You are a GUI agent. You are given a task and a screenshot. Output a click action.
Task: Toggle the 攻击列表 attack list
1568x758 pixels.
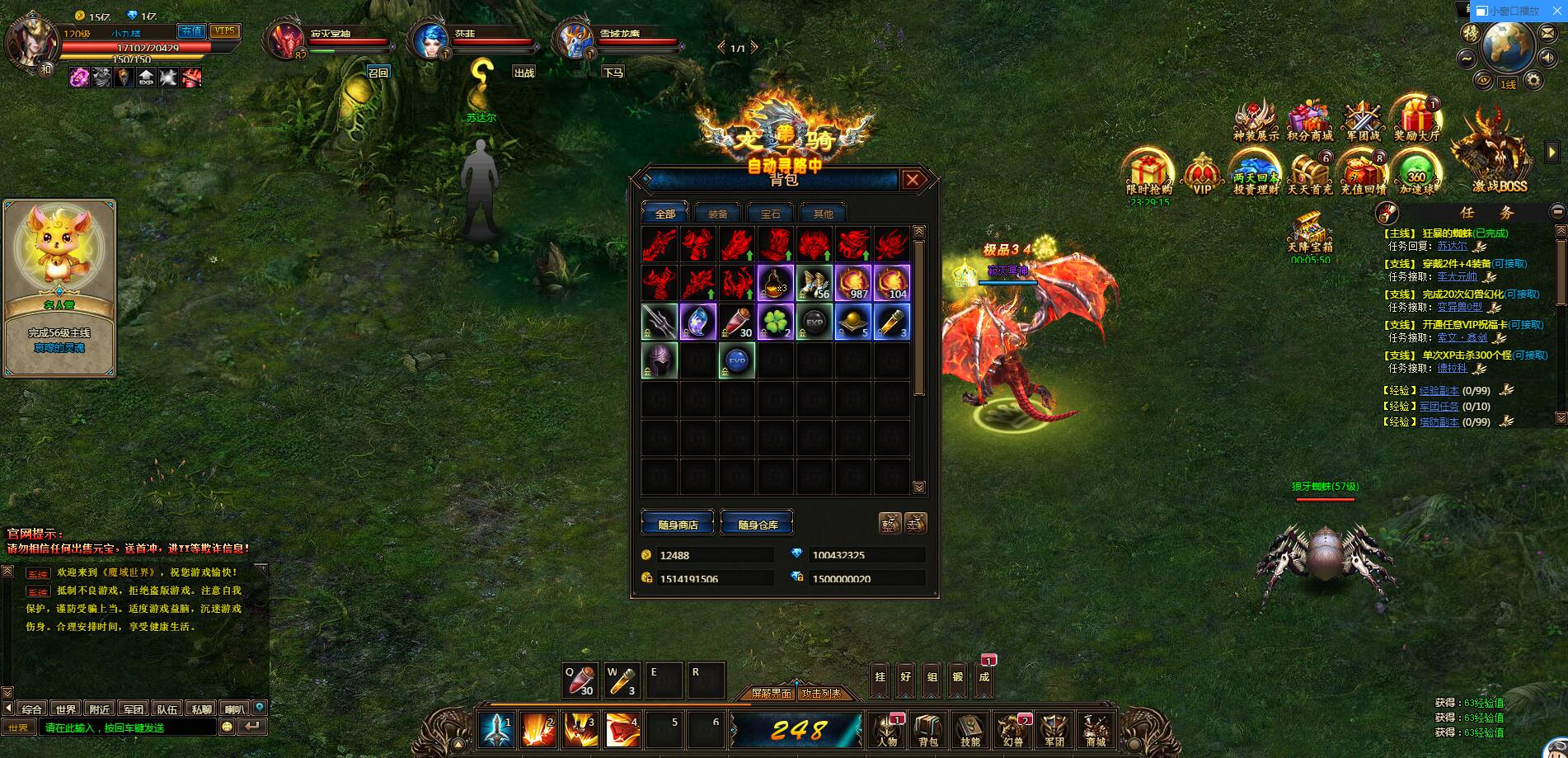[x=822, y=694]
